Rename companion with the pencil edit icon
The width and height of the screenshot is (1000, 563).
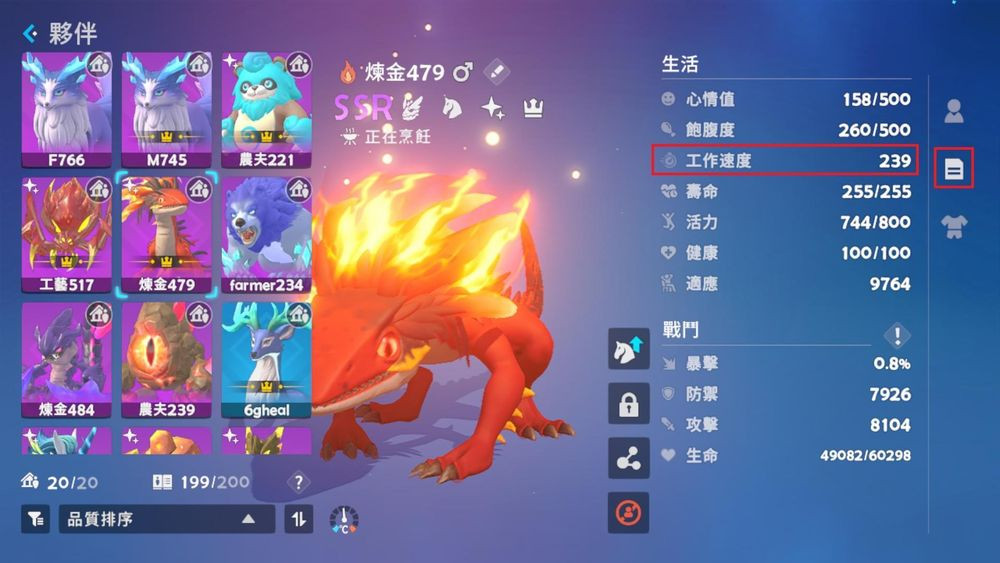pos(496,72)
